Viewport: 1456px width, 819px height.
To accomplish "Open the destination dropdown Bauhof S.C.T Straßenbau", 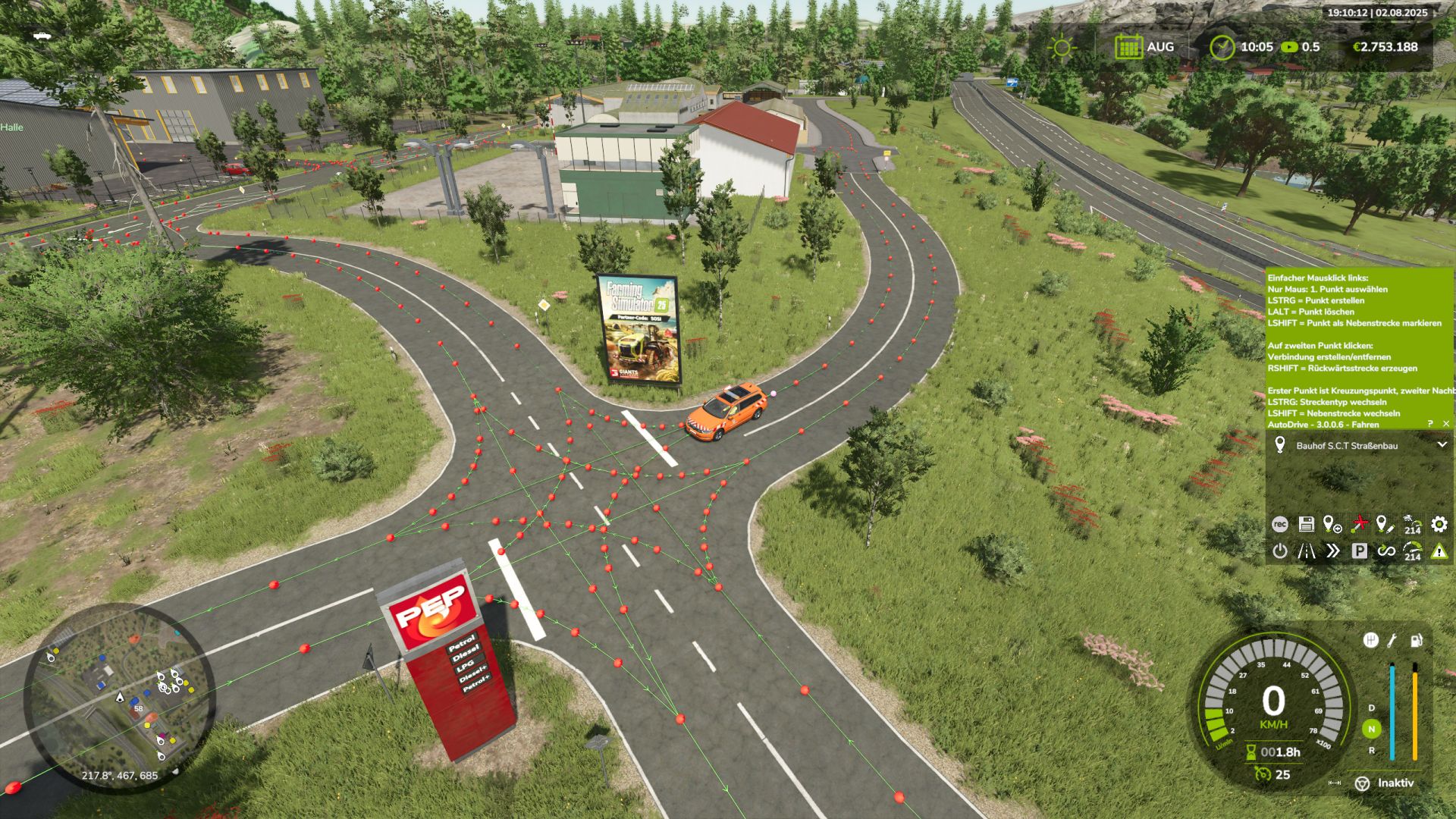I will click(1442, 445).
